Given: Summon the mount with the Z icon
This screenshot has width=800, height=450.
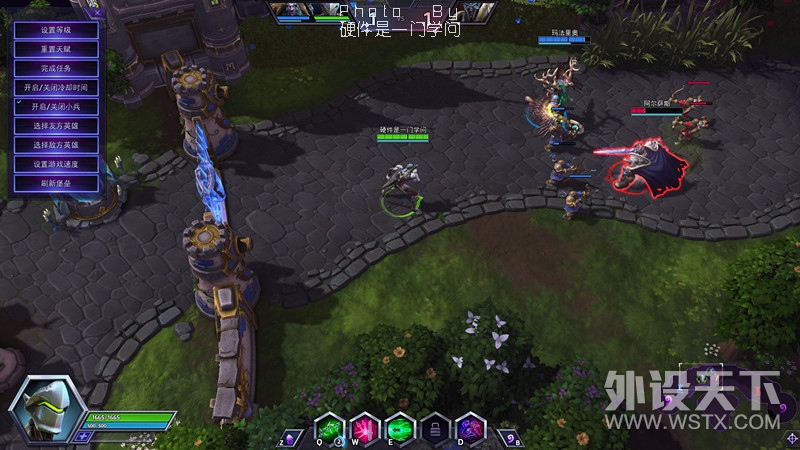Looking at the screenshot, I should [x=291, y=436].
